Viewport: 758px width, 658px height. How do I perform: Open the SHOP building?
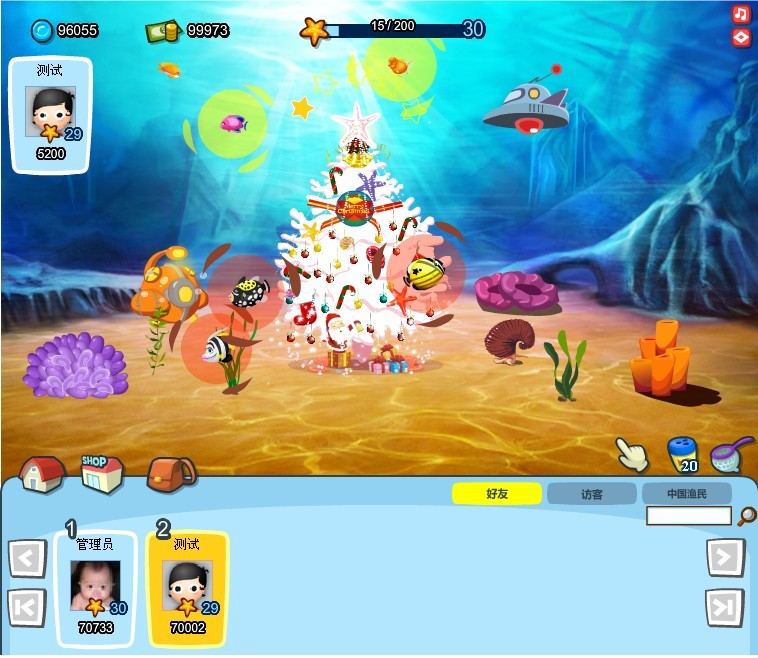[x=102, y=472]
